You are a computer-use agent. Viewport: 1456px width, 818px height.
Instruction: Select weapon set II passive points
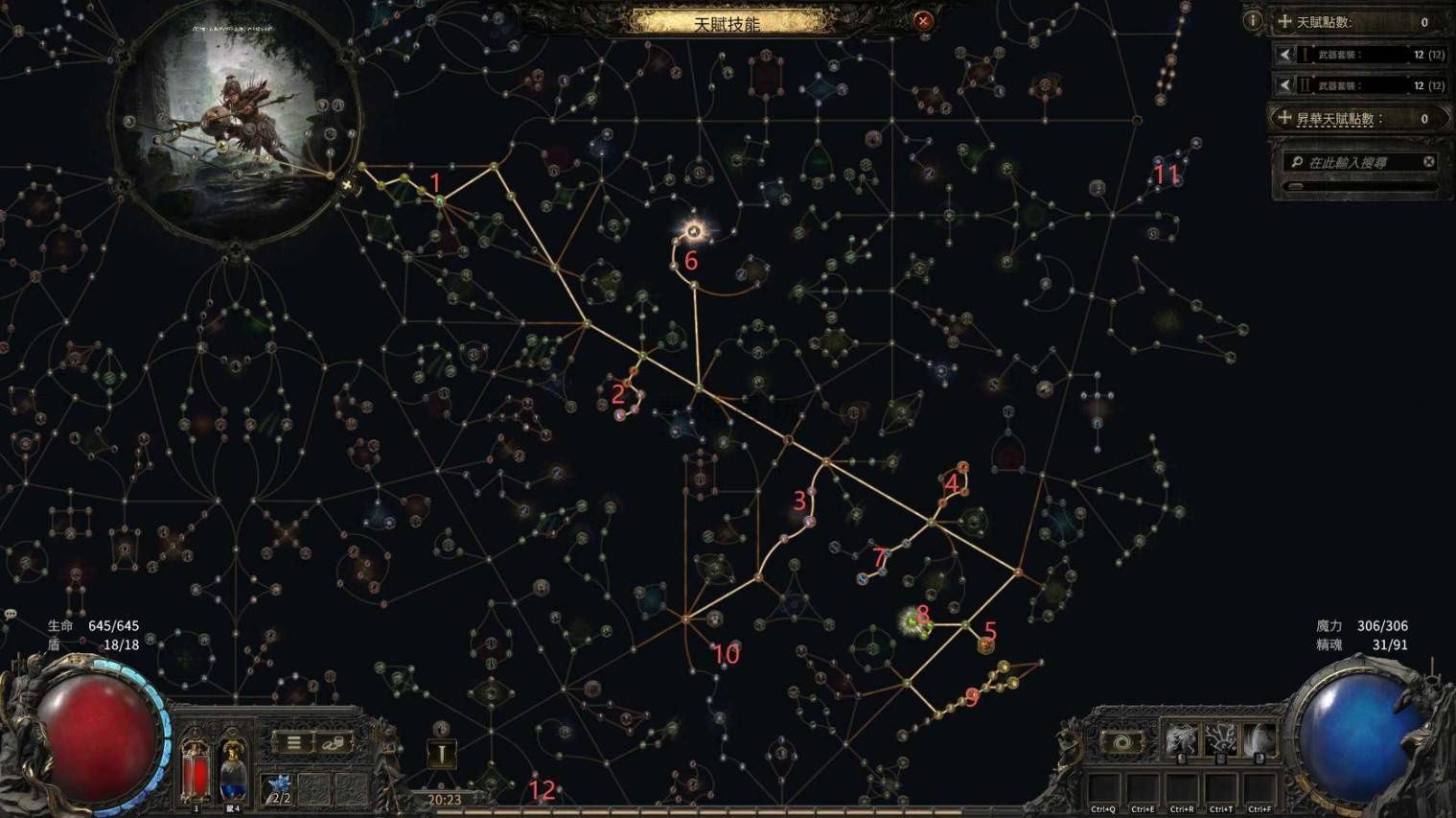pos(1359,85)
